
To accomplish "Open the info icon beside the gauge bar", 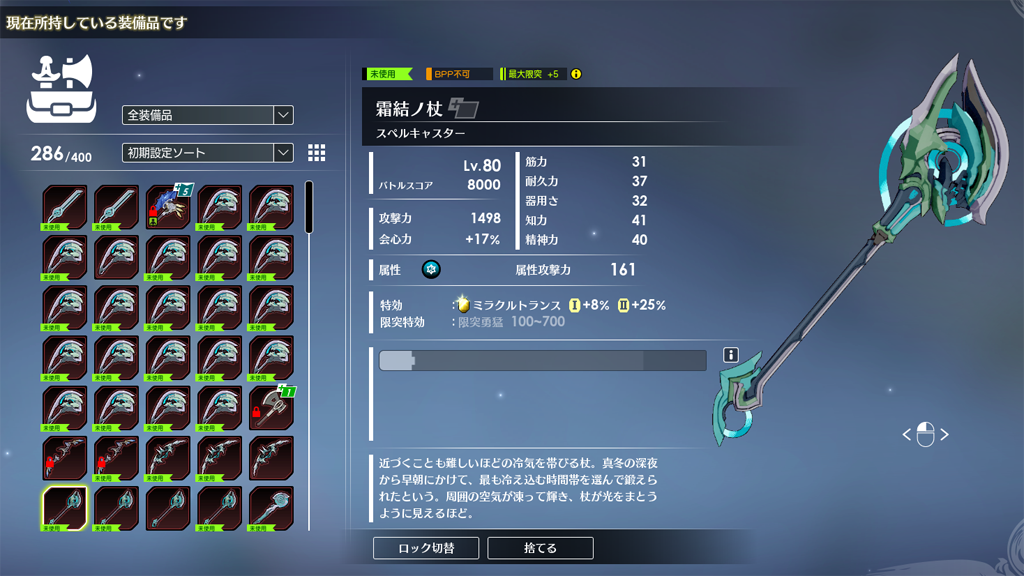I will point(731,355).
